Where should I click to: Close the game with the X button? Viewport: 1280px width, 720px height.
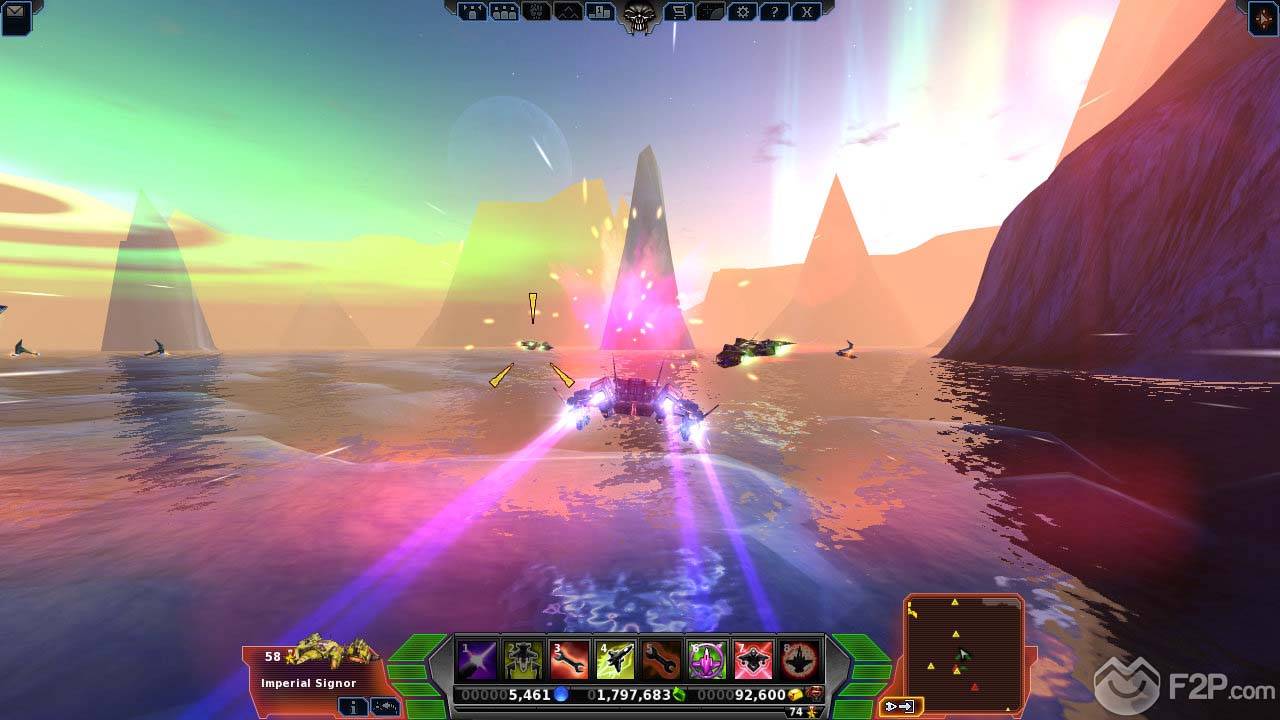806,12
